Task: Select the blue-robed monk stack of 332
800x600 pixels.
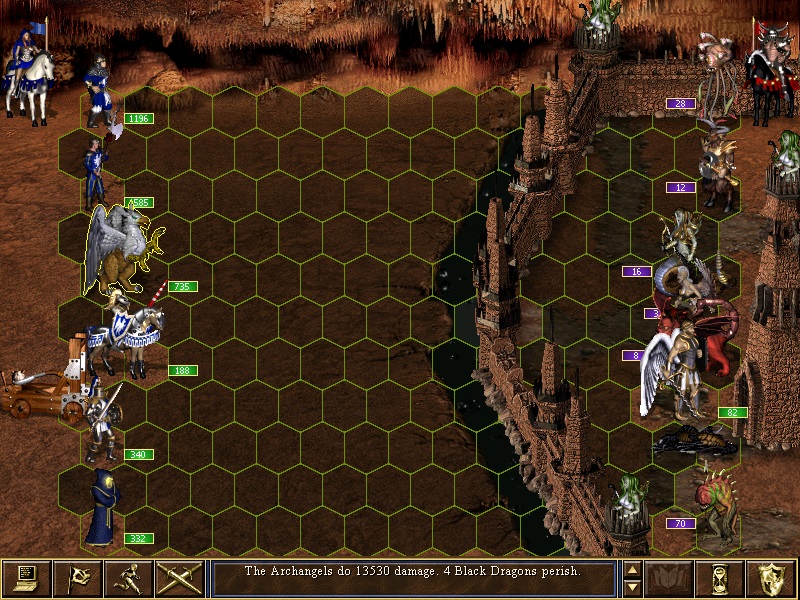Action: (102, 508)
